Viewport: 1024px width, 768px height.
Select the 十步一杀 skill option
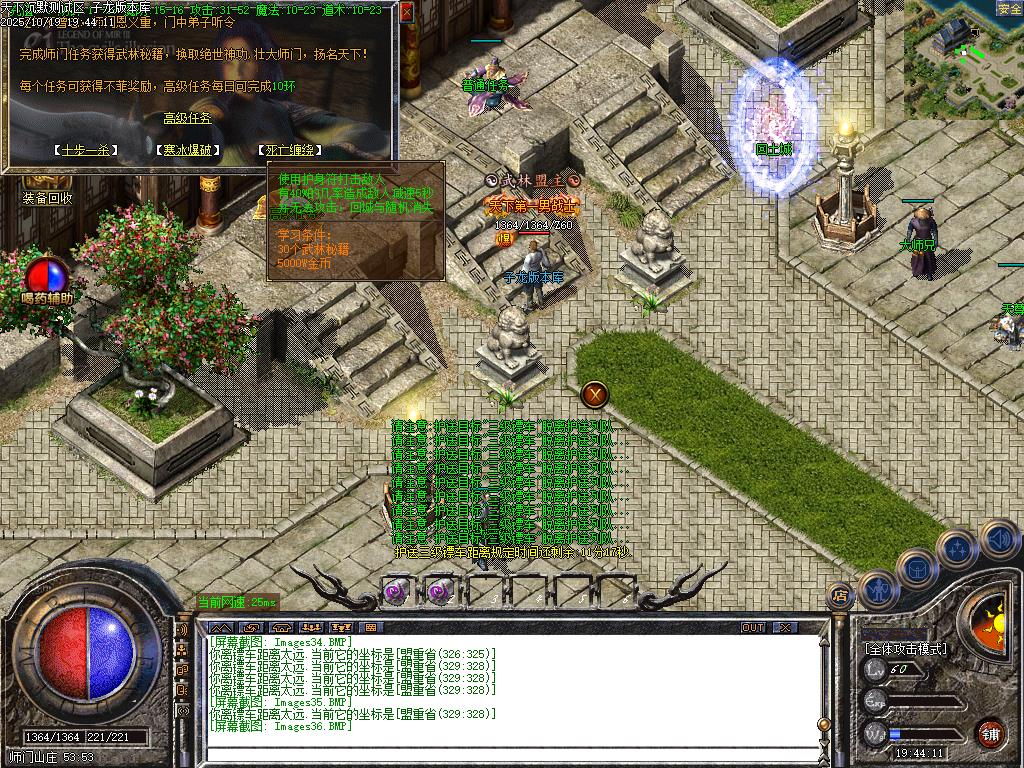click(x=85, y=150)
